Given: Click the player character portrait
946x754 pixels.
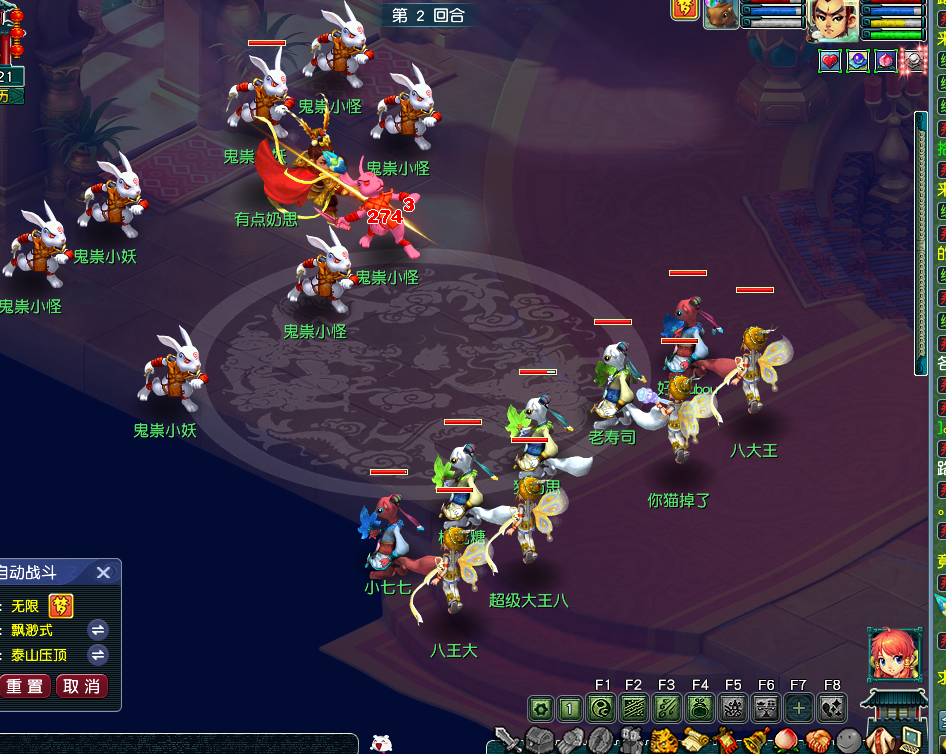Looking at the screenshot, I should click(833, 20).
